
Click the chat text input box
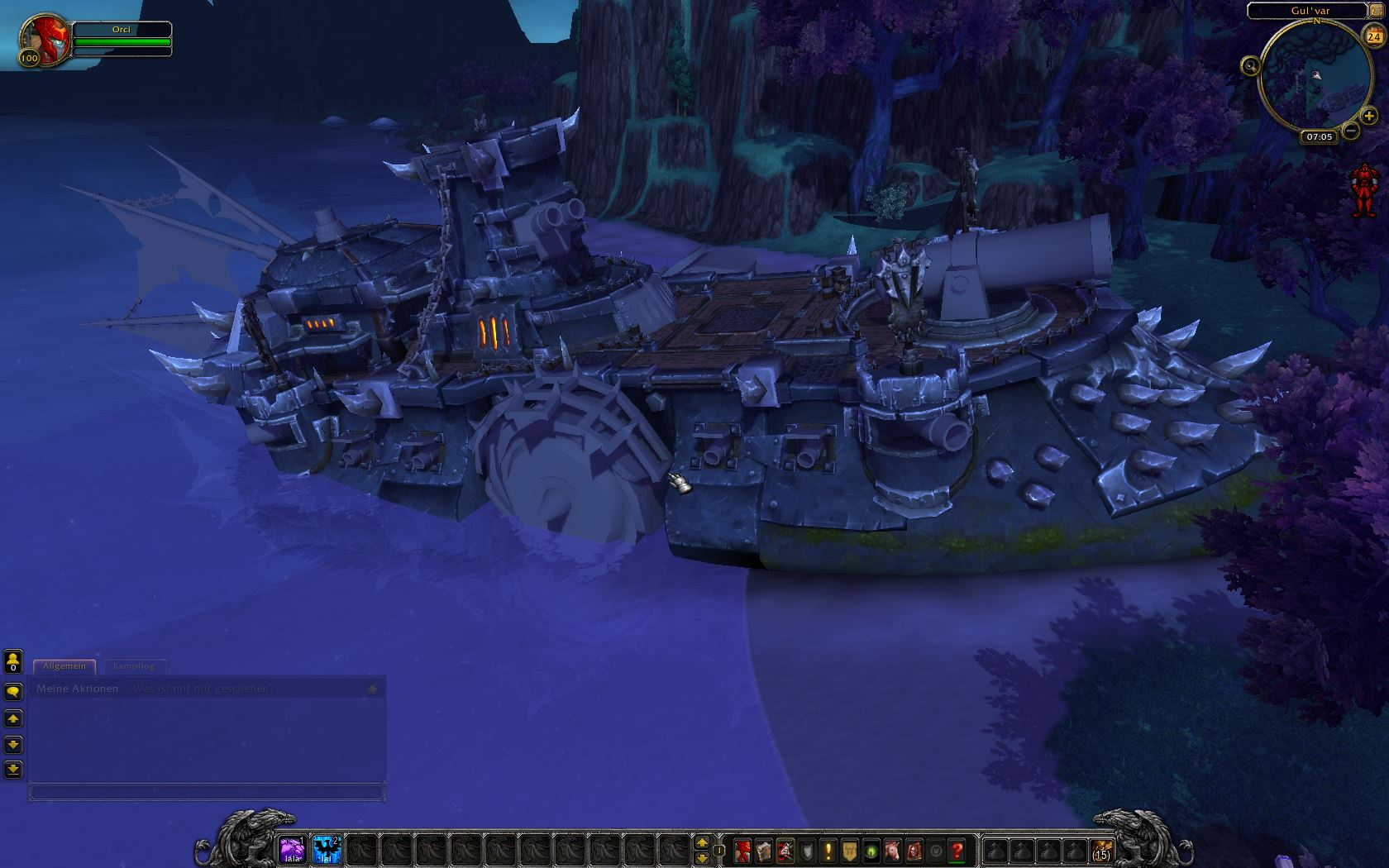tap(207, 792)
